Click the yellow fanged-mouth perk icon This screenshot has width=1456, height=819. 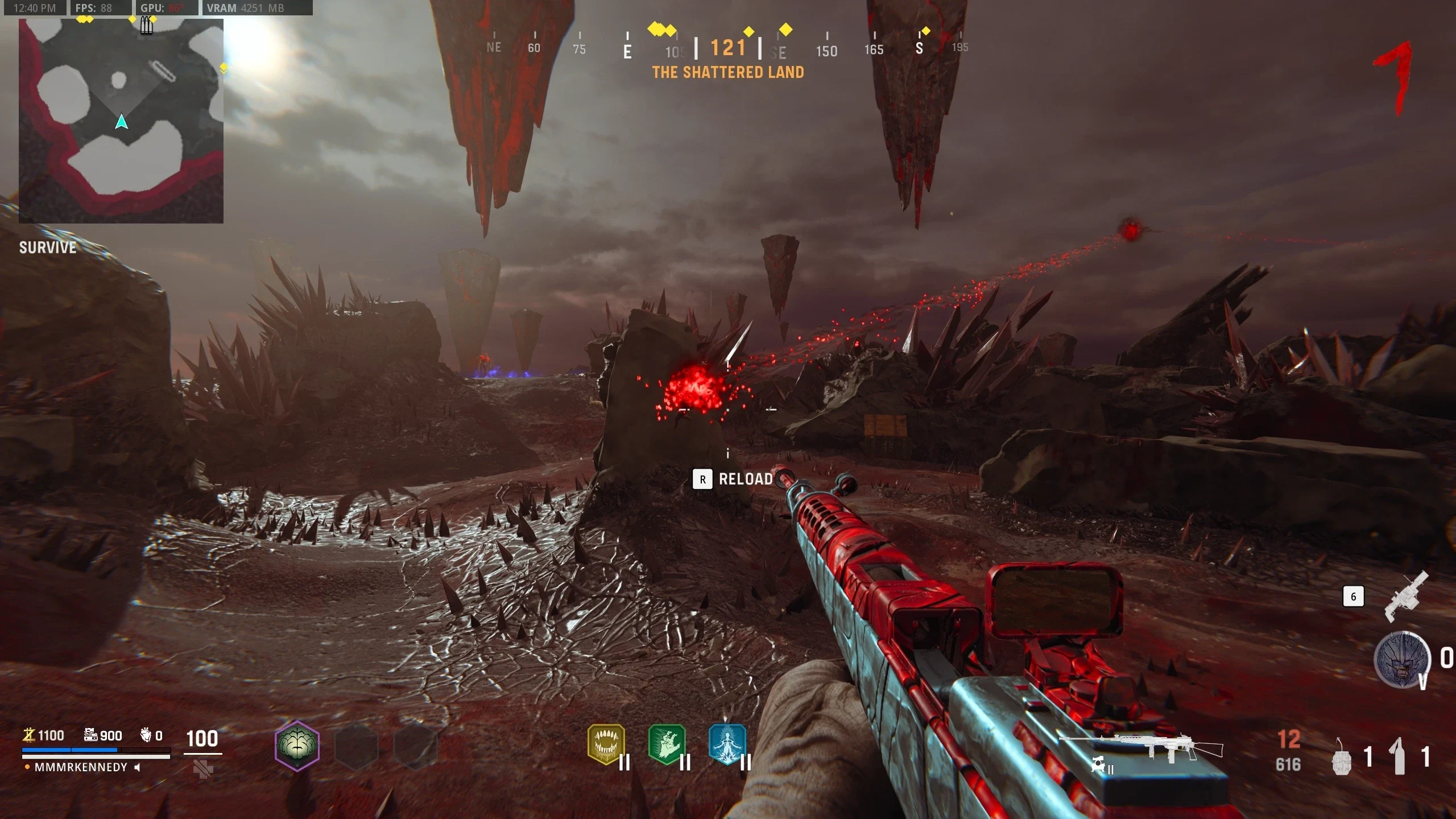pyautogui.click(x=606, y=744)
